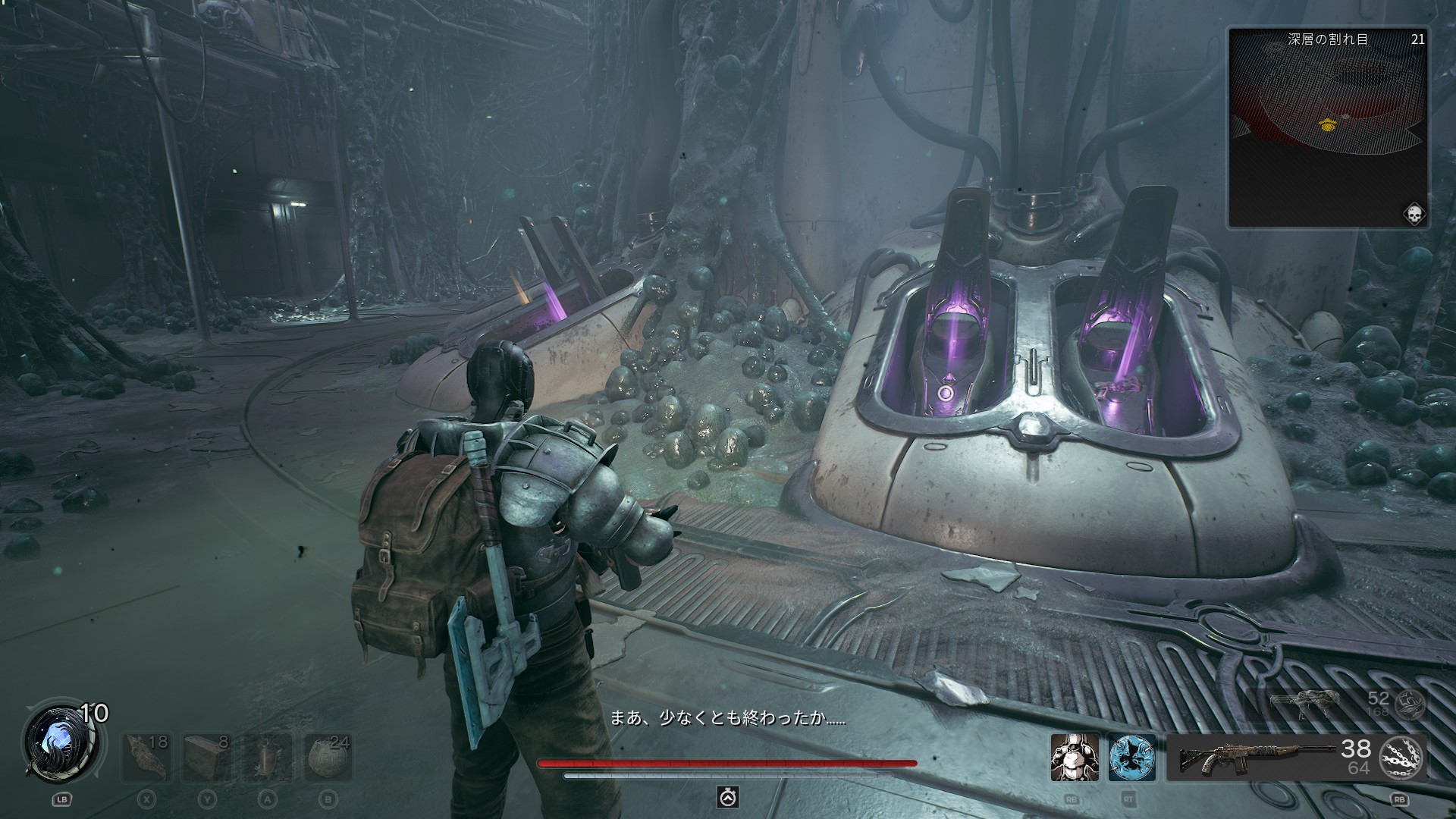Open the minimap
Screen dimensions: 1456x819
[x=1327, y=127]
